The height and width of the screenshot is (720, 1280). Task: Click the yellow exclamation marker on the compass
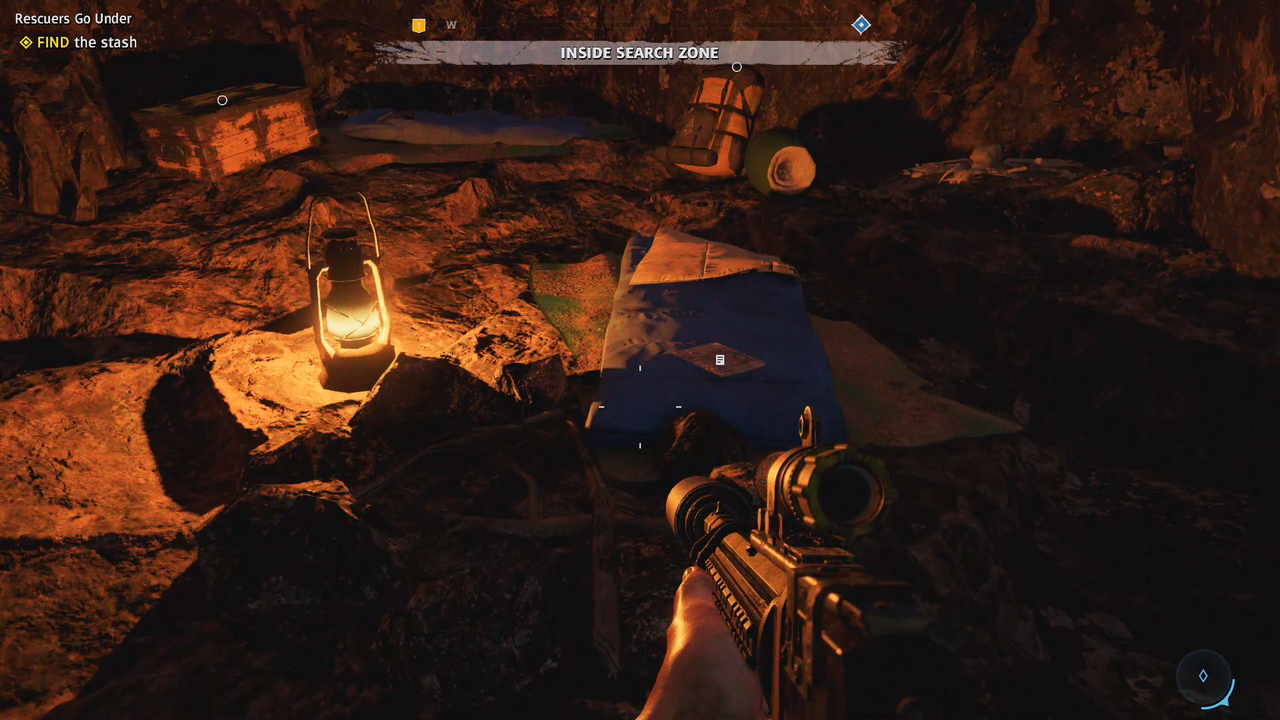(419, 25)
